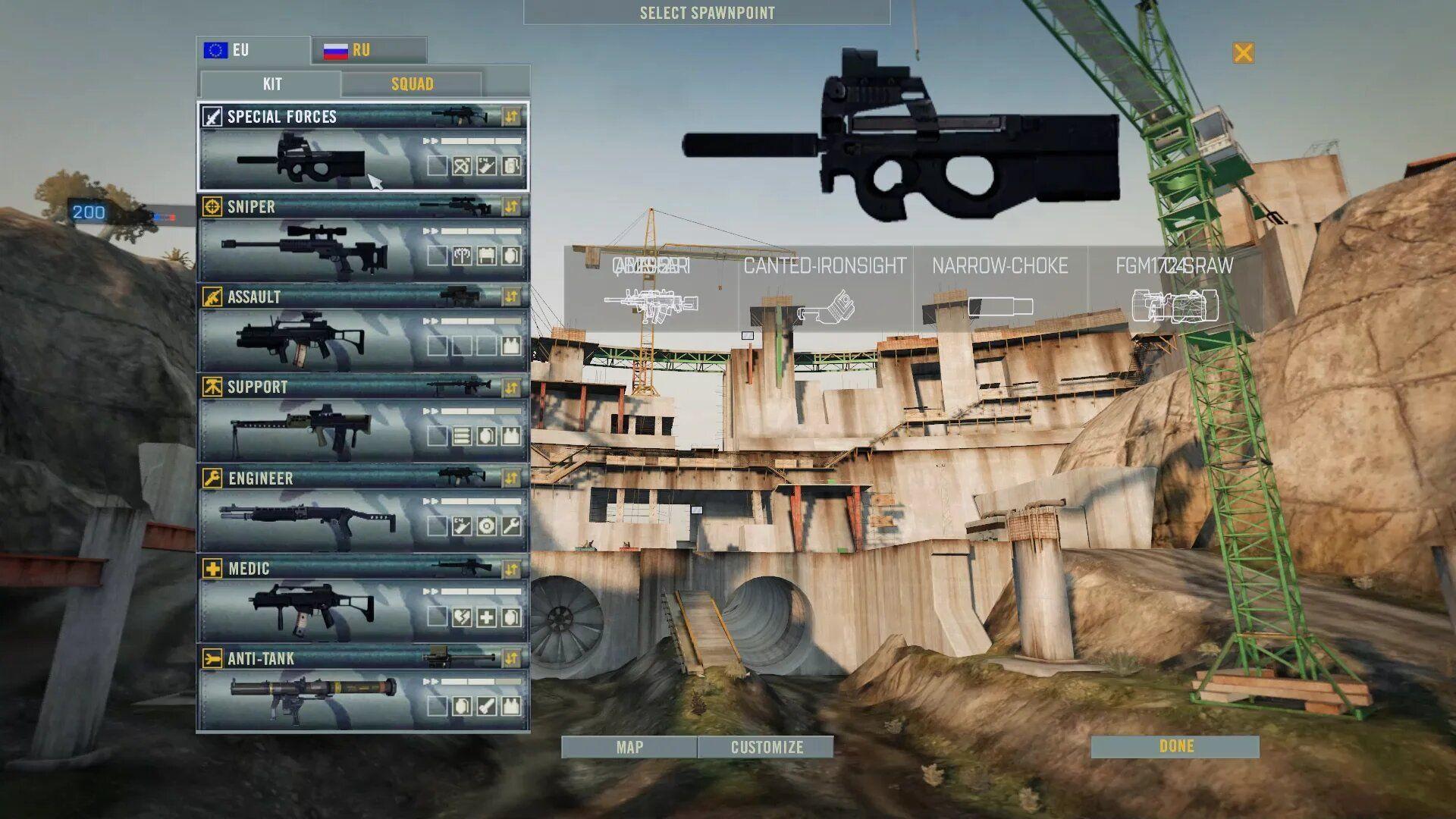Close the spawn menu with the X
Image resolution: width=1456 pixels, height=819 pixels.
[x=1243, y=52]
